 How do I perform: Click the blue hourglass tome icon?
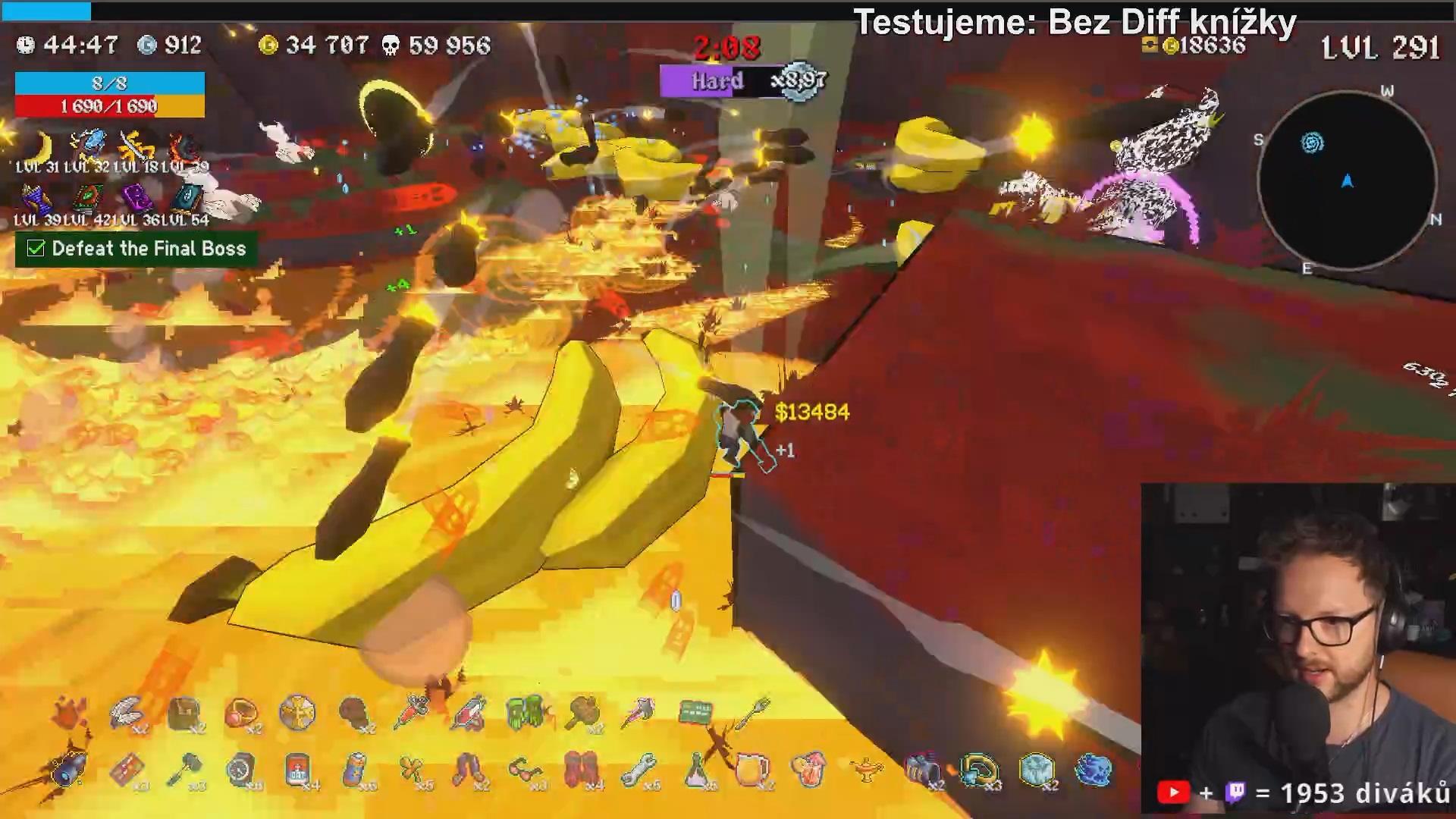point(36,199)
